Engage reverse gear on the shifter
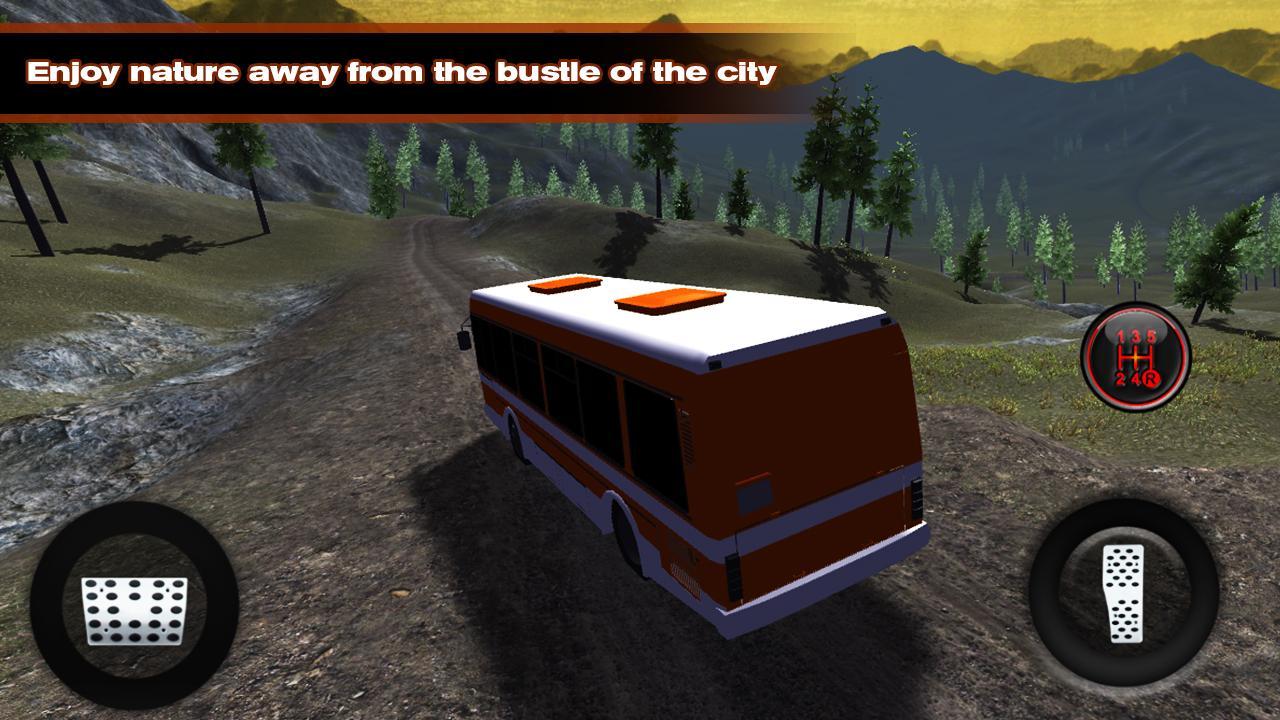The width and height of the screenshot is (1280, 720). (1152, 377)
